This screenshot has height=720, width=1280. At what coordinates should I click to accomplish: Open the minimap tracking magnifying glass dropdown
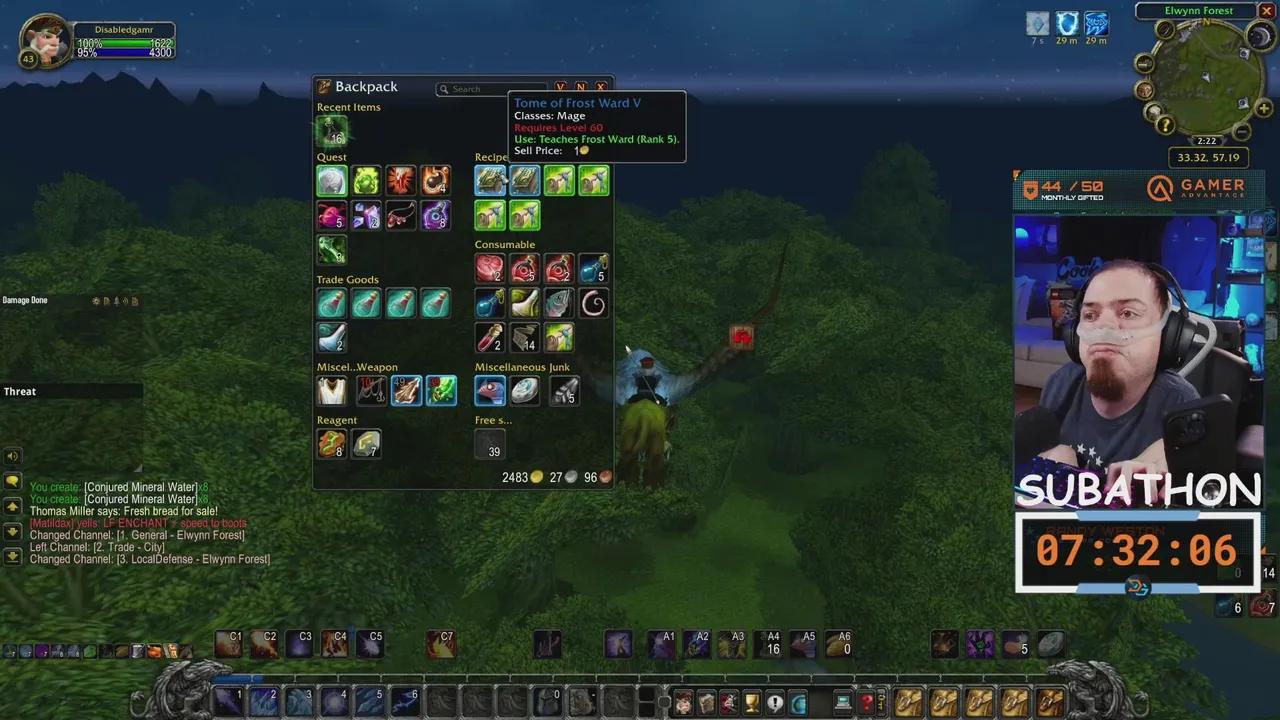coord(1164,31)
